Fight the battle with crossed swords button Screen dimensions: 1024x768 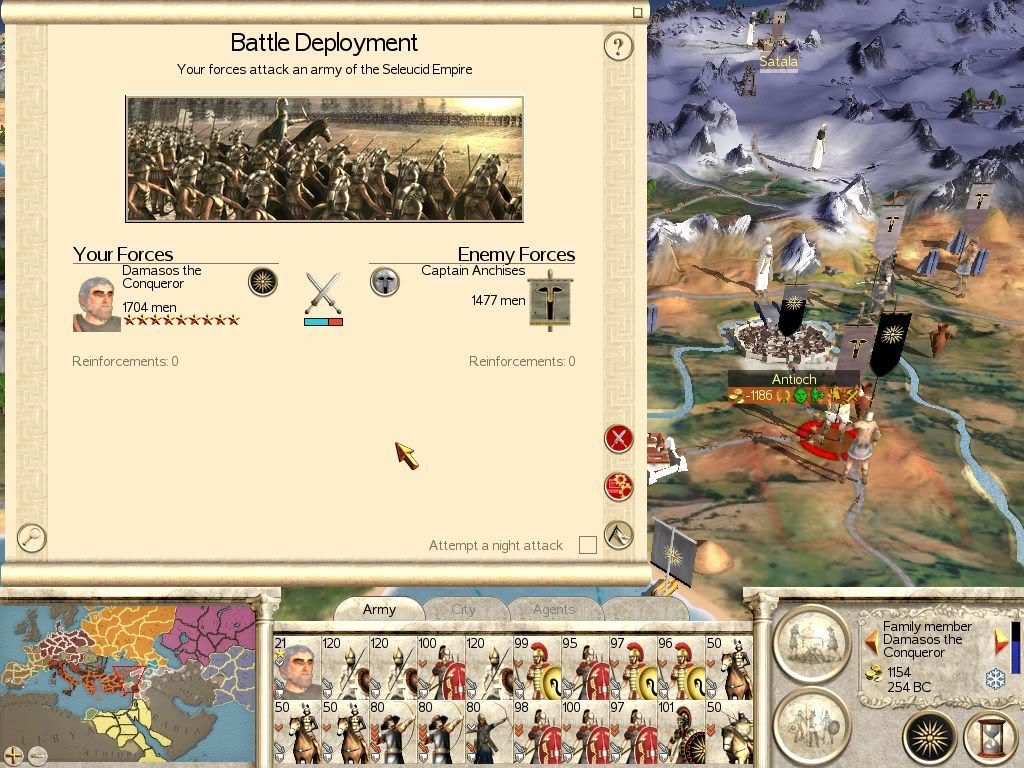point(619,438)
